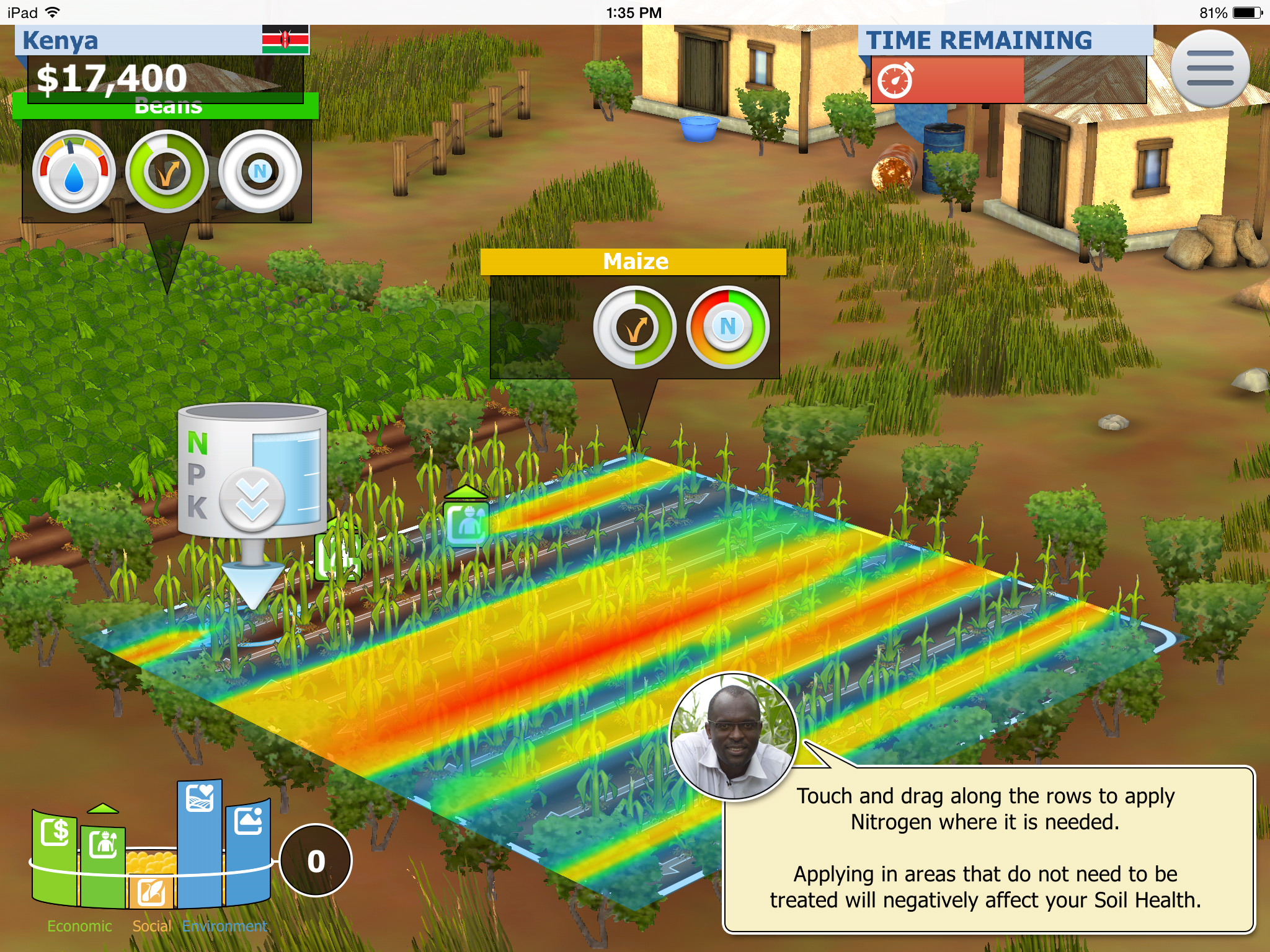
Task: Select the N nutrient on the tank
Action: (x=198, y=443)
